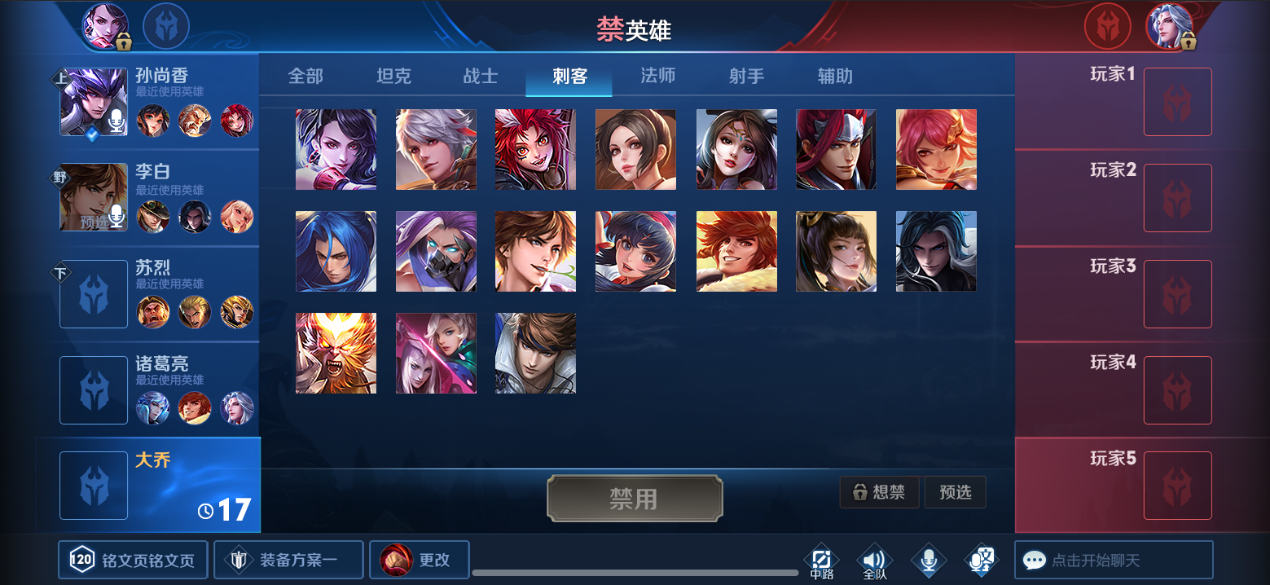Confirm the ban with 禁用 button

click(634, 498)
